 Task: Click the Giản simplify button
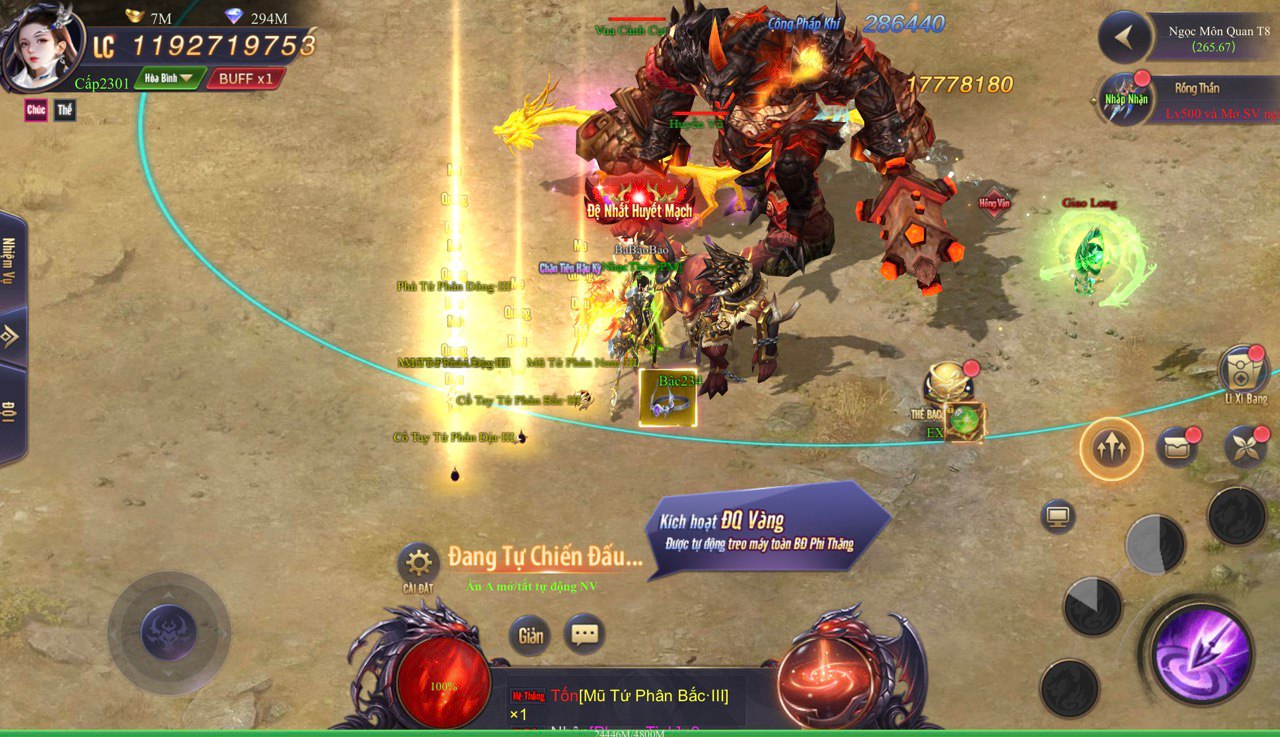click(530, 635)
